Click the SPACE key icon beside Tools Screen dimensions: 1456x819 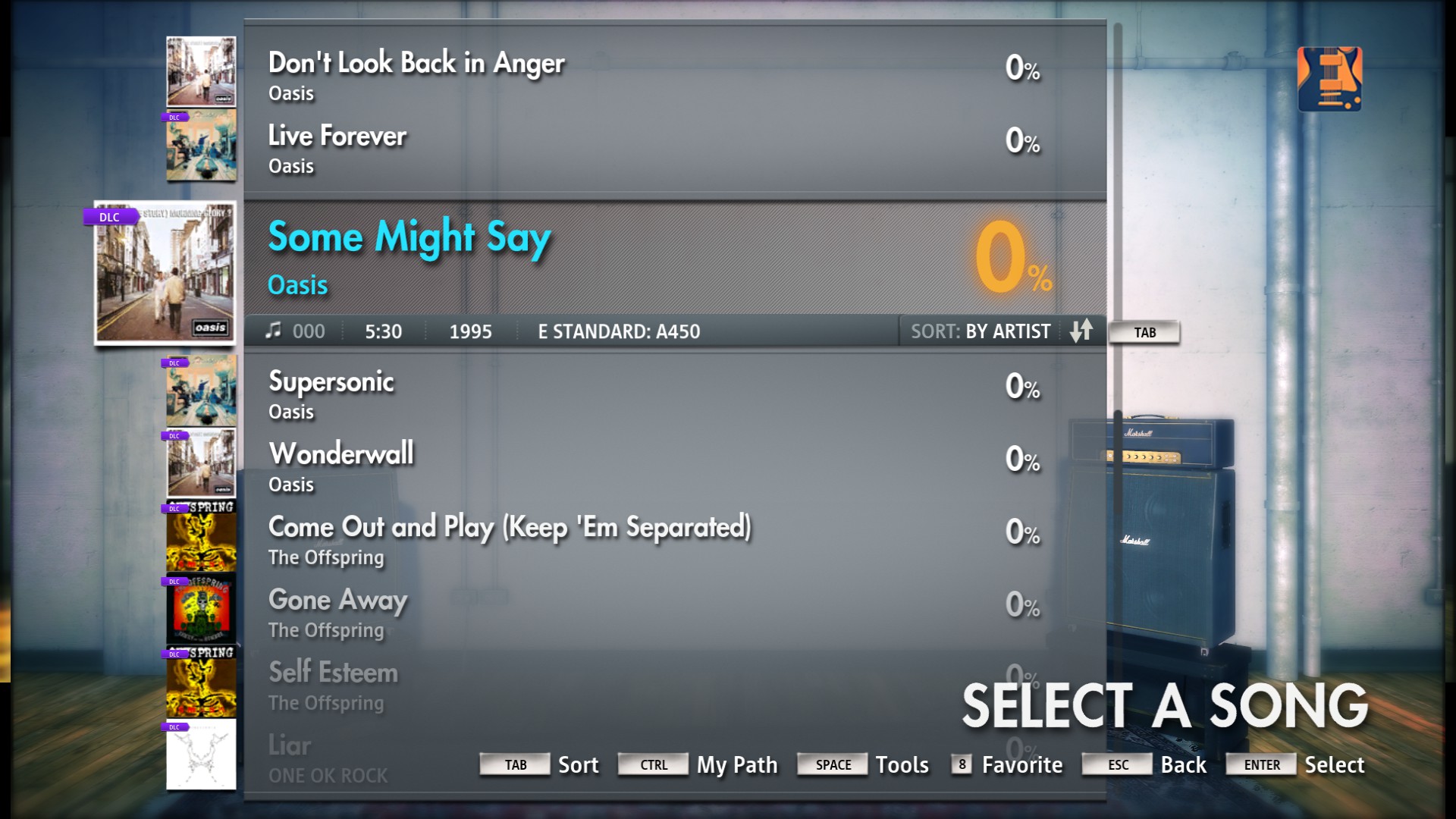(x=832, y=764)
